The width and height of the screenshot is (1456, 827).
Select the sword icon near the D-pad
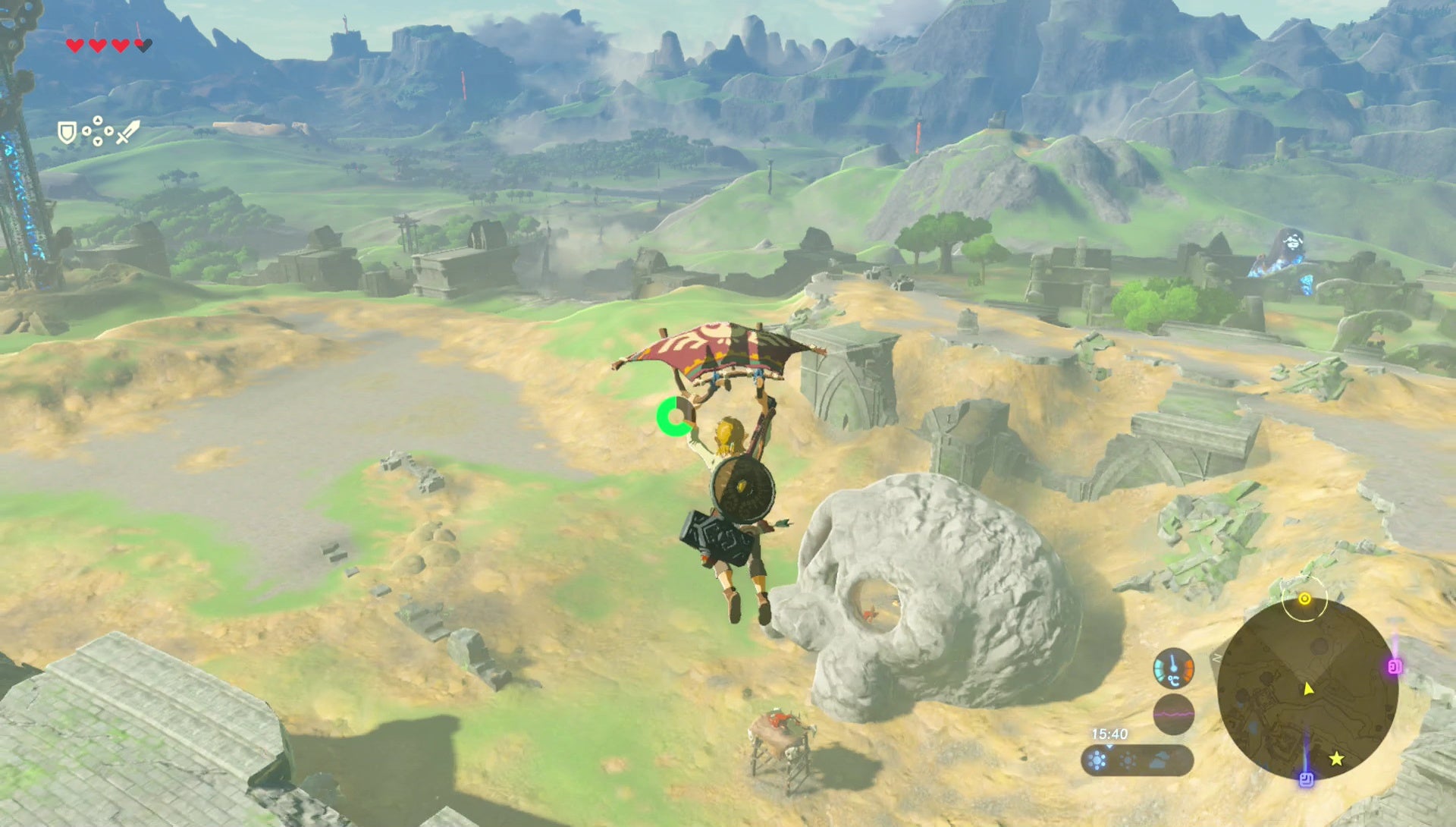pos(128,132)
